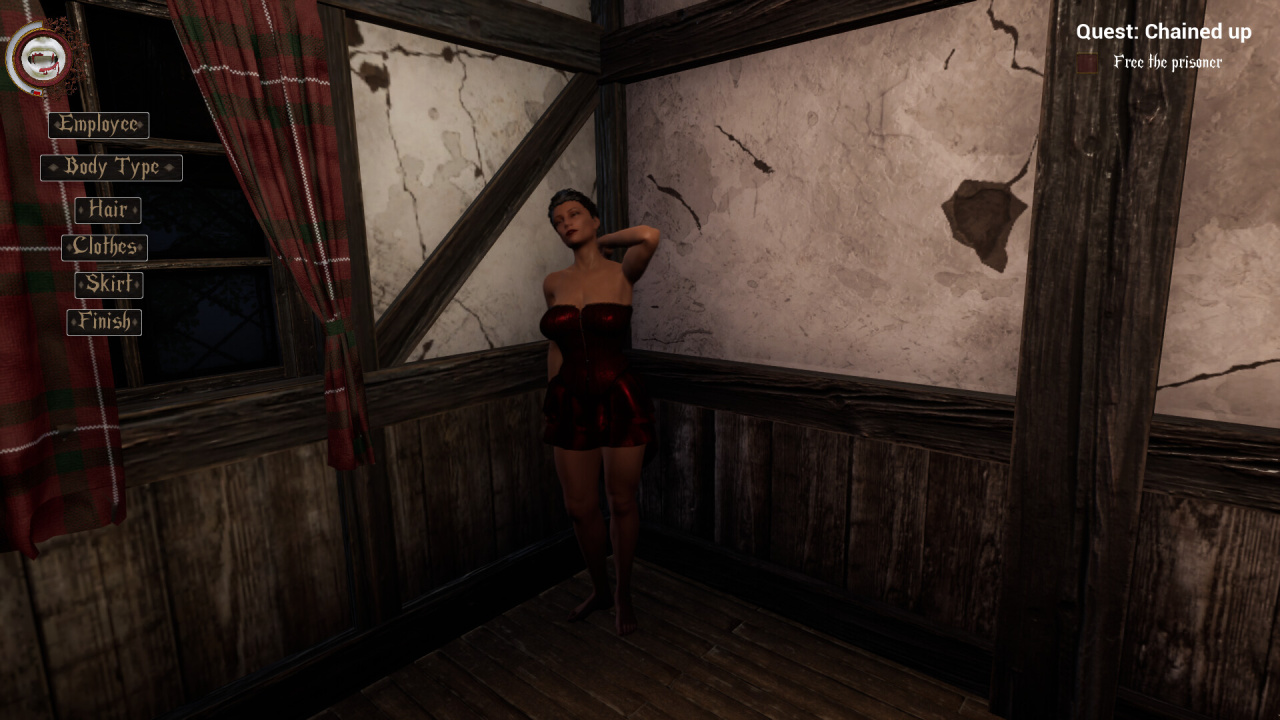Select the Body Type button

(111, 168)
